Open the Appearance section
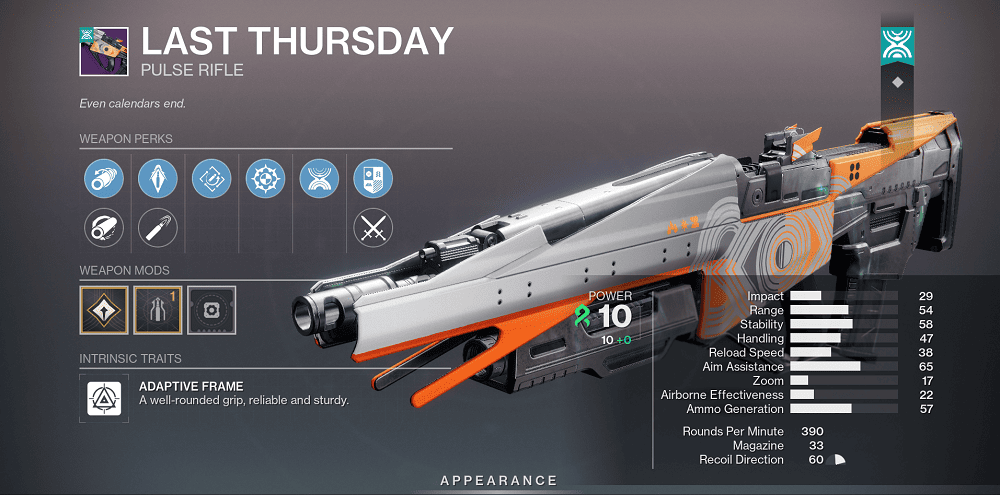1000x495 pixels. pos(498,481)
